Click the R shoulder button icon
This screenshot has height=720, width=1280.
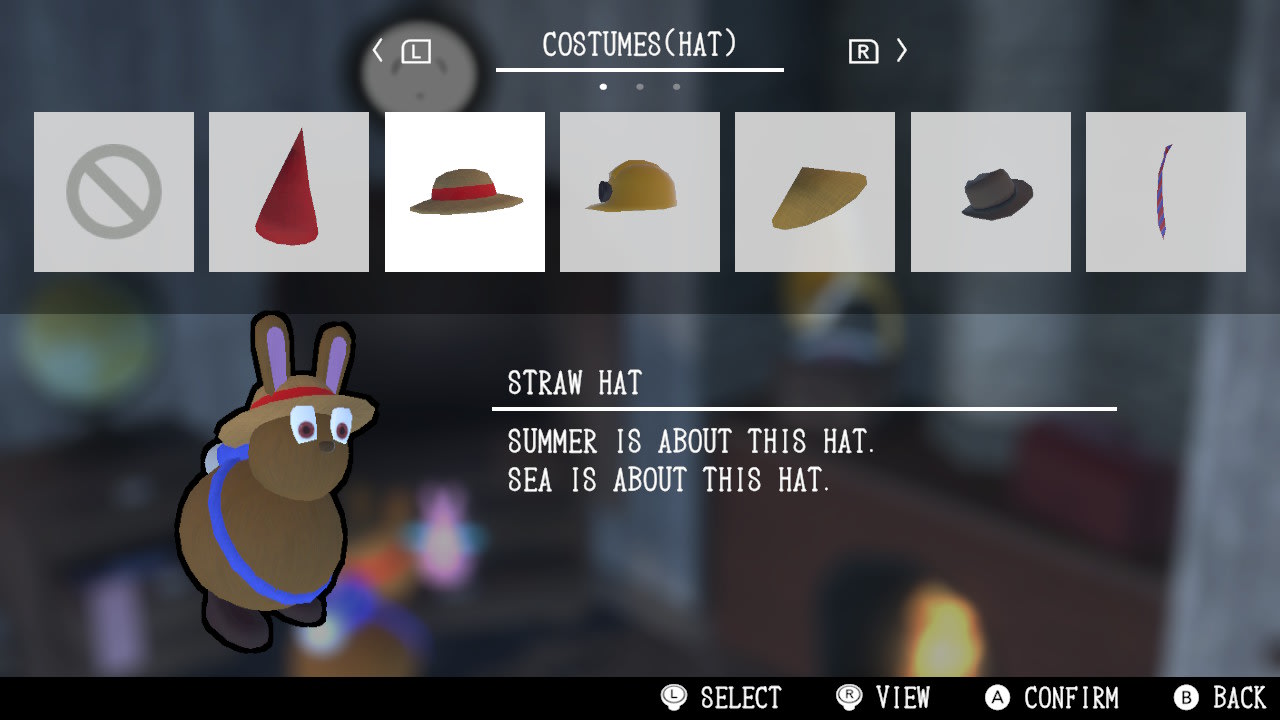(866, 49)
